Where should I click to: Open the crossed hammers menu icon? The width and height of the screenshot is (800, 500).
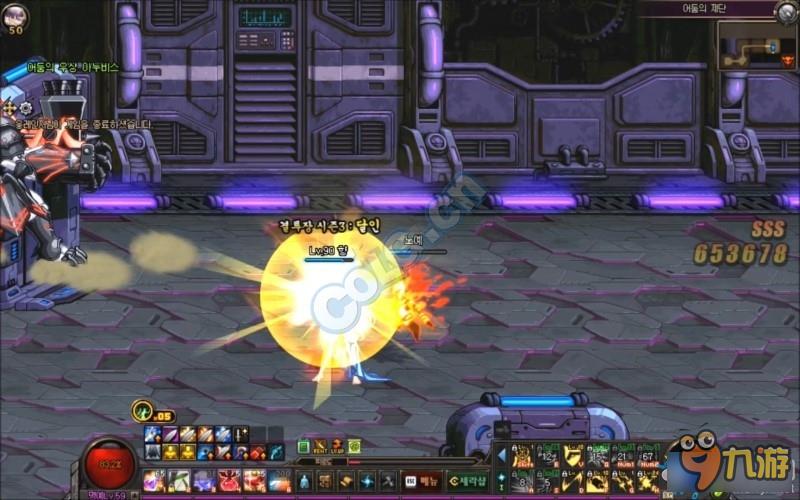tap(388, 480)
